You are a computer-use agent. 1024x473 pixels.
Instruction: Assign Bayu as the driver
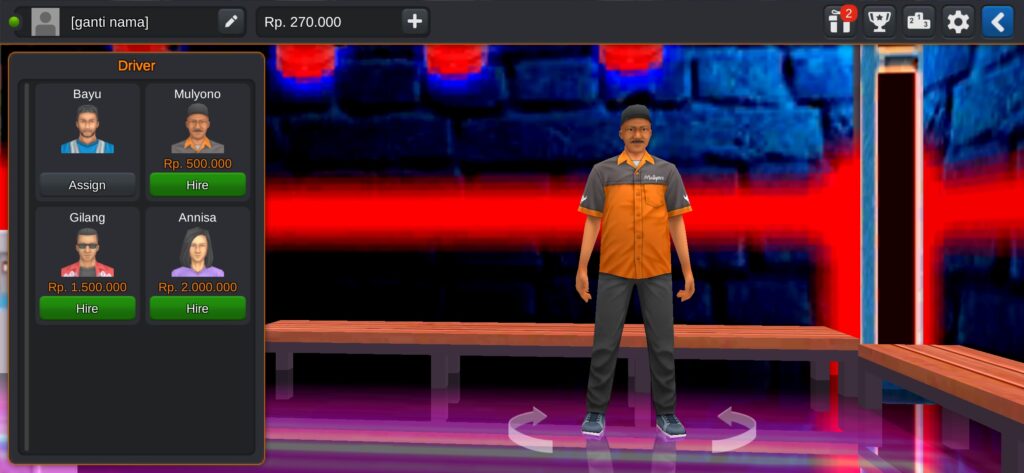click(x=87, y=185)
